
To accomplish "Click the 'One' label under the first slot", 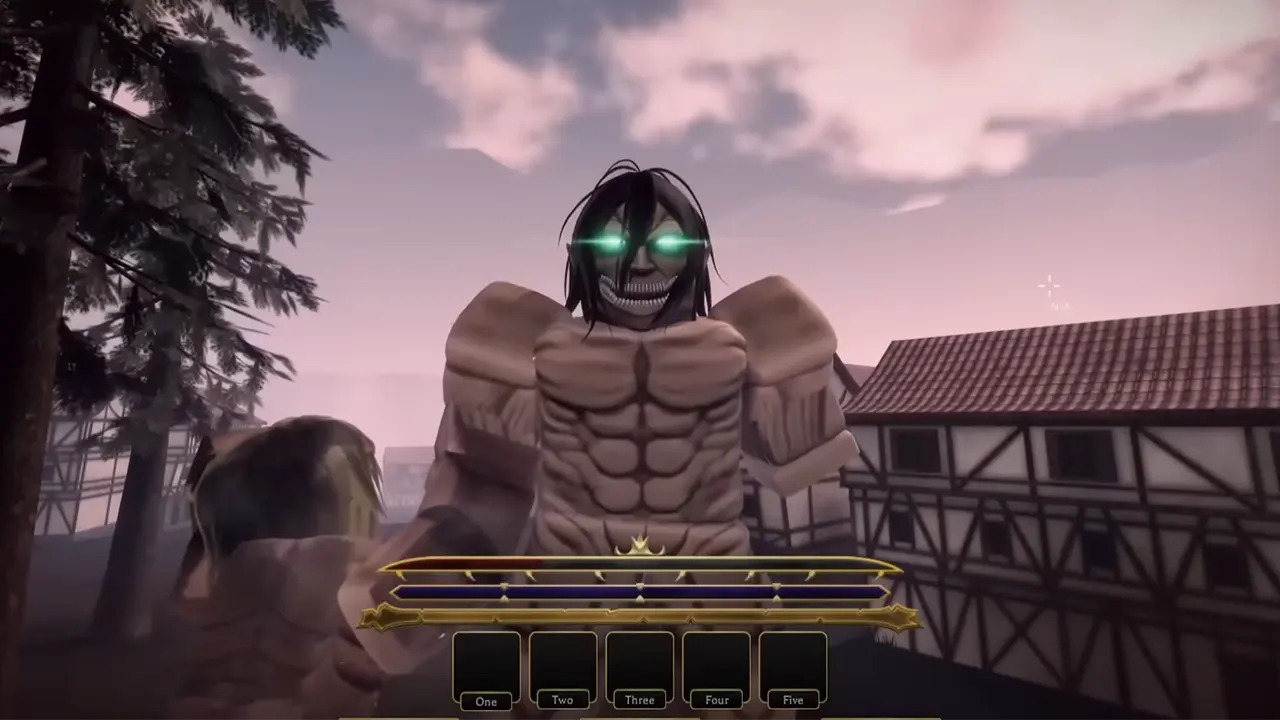I will (x=486, y=701).
